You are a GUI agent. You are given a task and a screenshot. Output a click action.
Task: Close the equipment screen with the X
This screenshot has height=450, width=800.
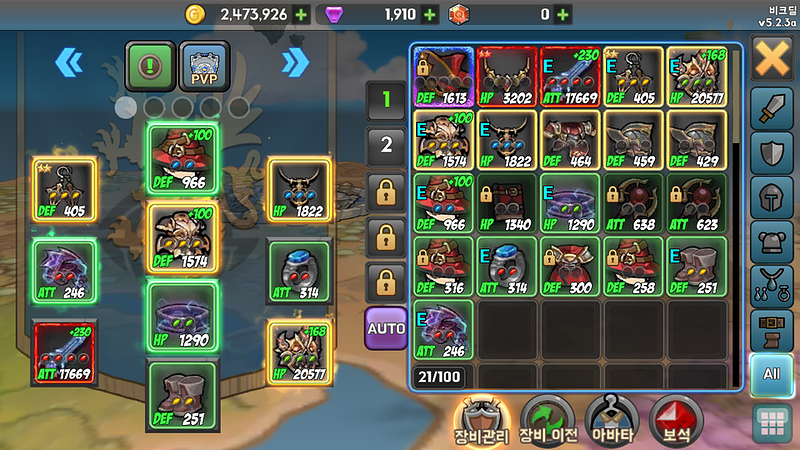(772, 58)
